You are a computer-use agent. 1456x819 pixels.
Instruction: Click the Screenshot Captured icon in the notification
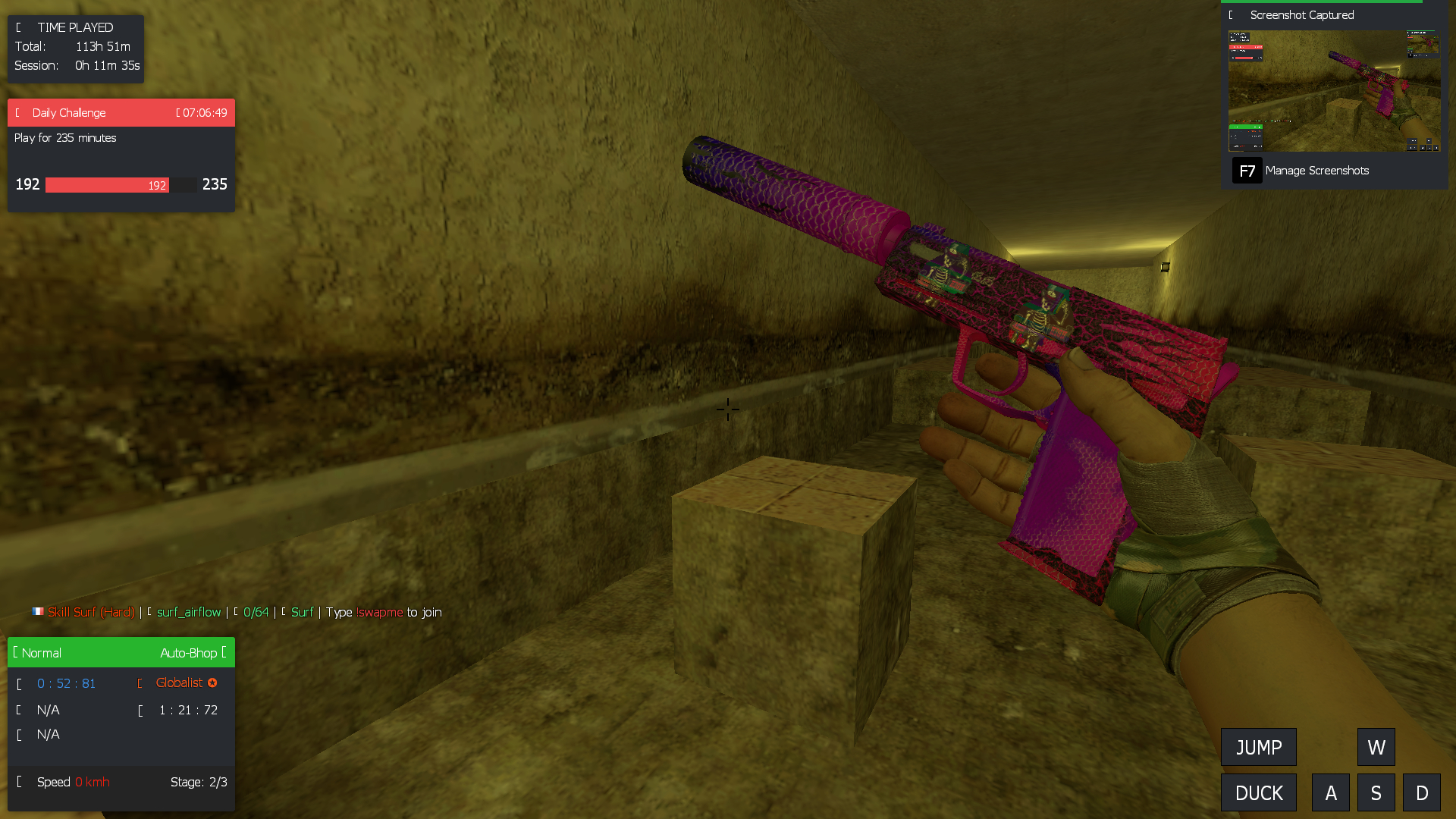click(1232, 14)
